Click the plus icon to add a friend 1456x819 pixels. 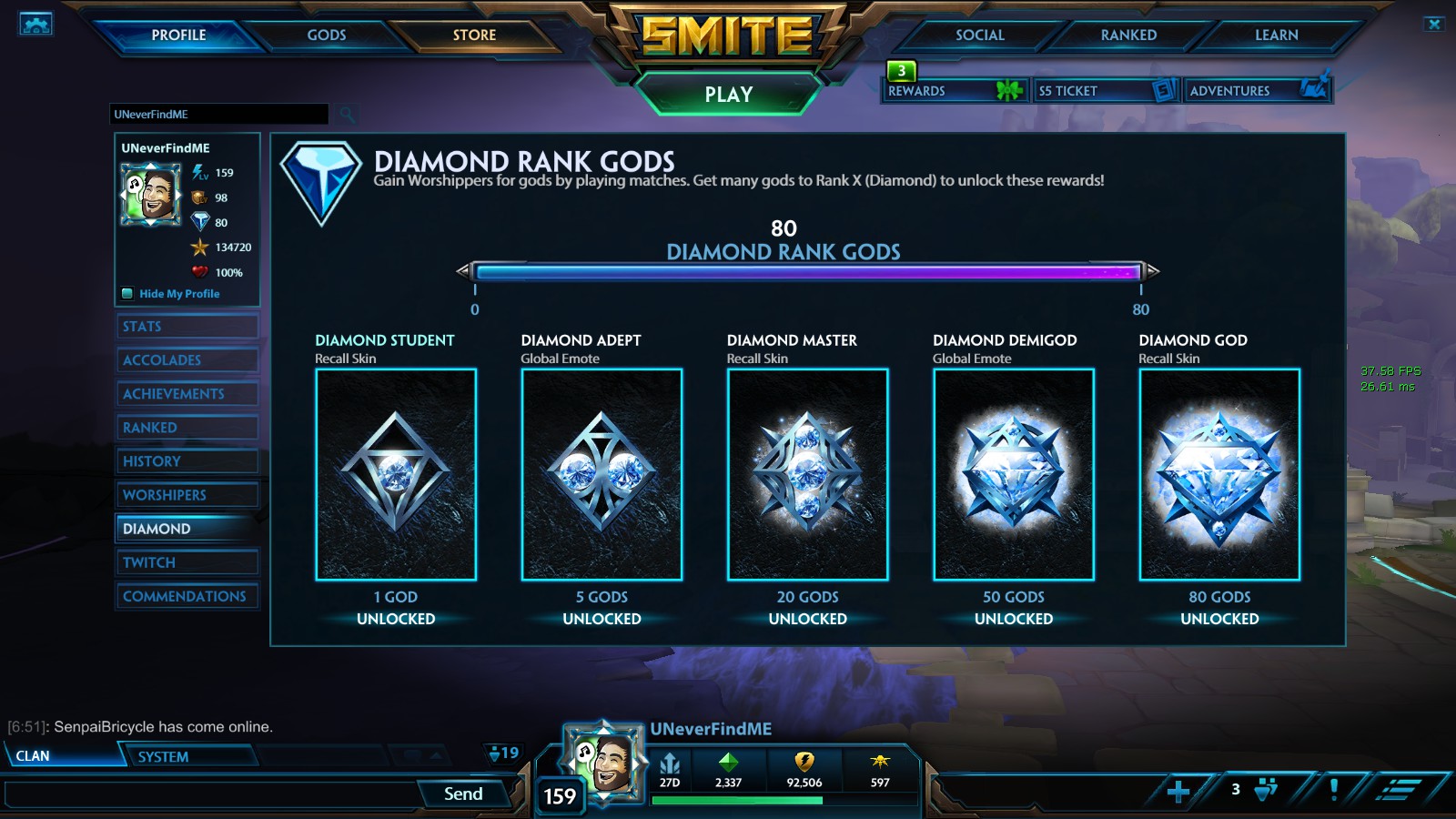click(x=1177, y=793)
